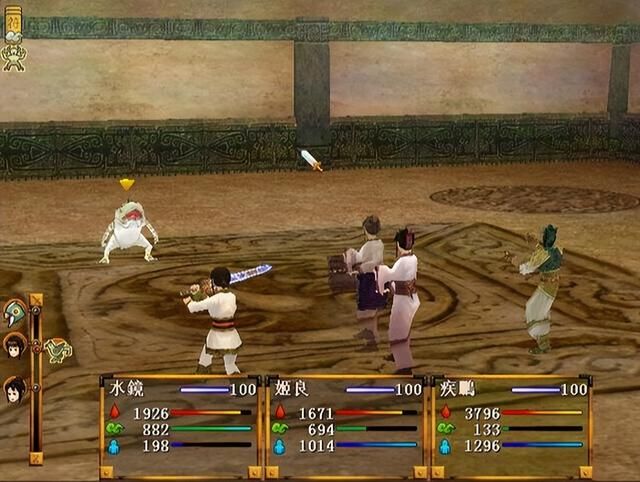Select the 疾鵬 party status panel
Screen dimensions: 640x482
510,425
